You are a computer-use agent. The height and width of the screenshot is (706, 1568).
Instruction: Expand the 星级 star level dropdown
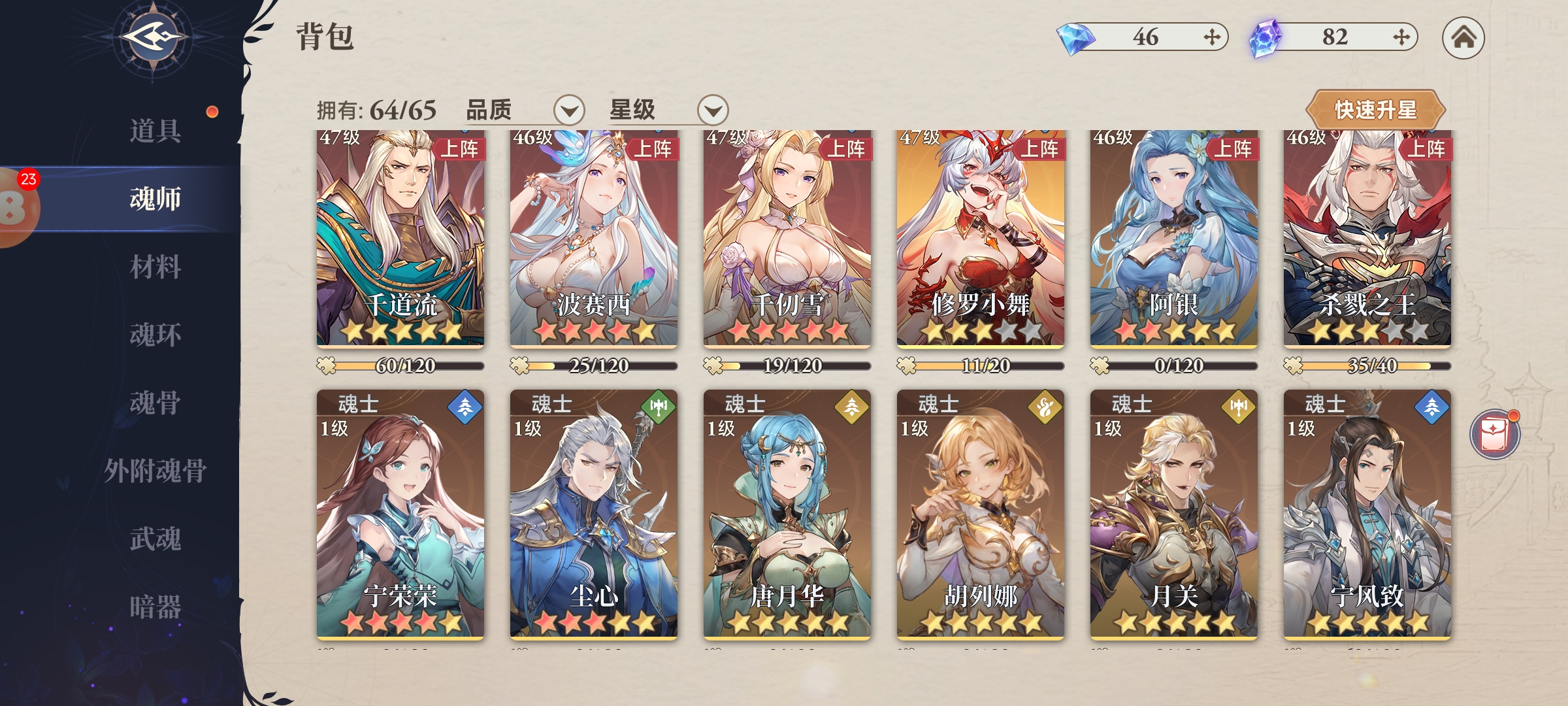[x=712, y=110]
